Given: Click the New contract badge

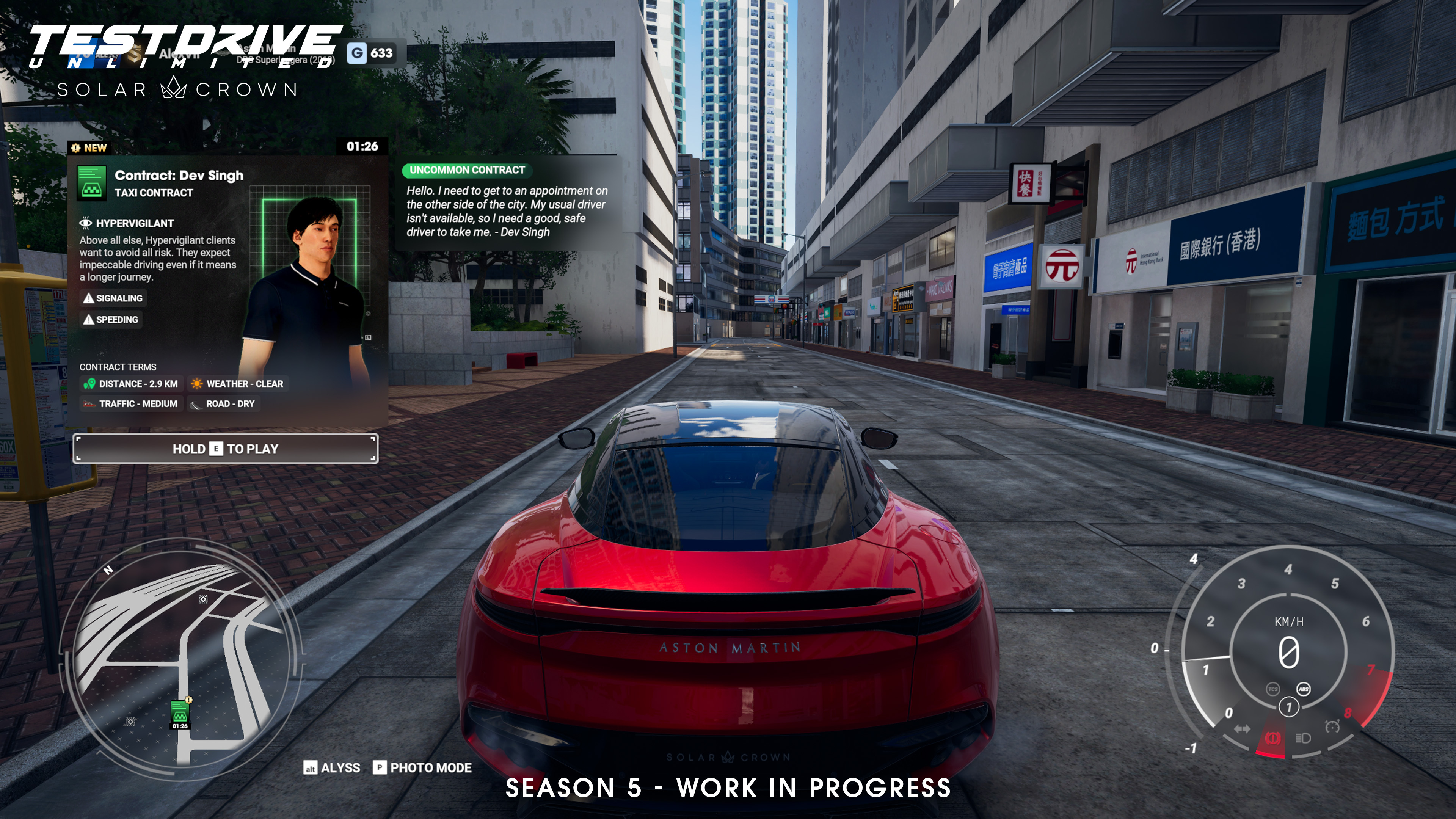Looking at the screenshot, I should point(89,148).
